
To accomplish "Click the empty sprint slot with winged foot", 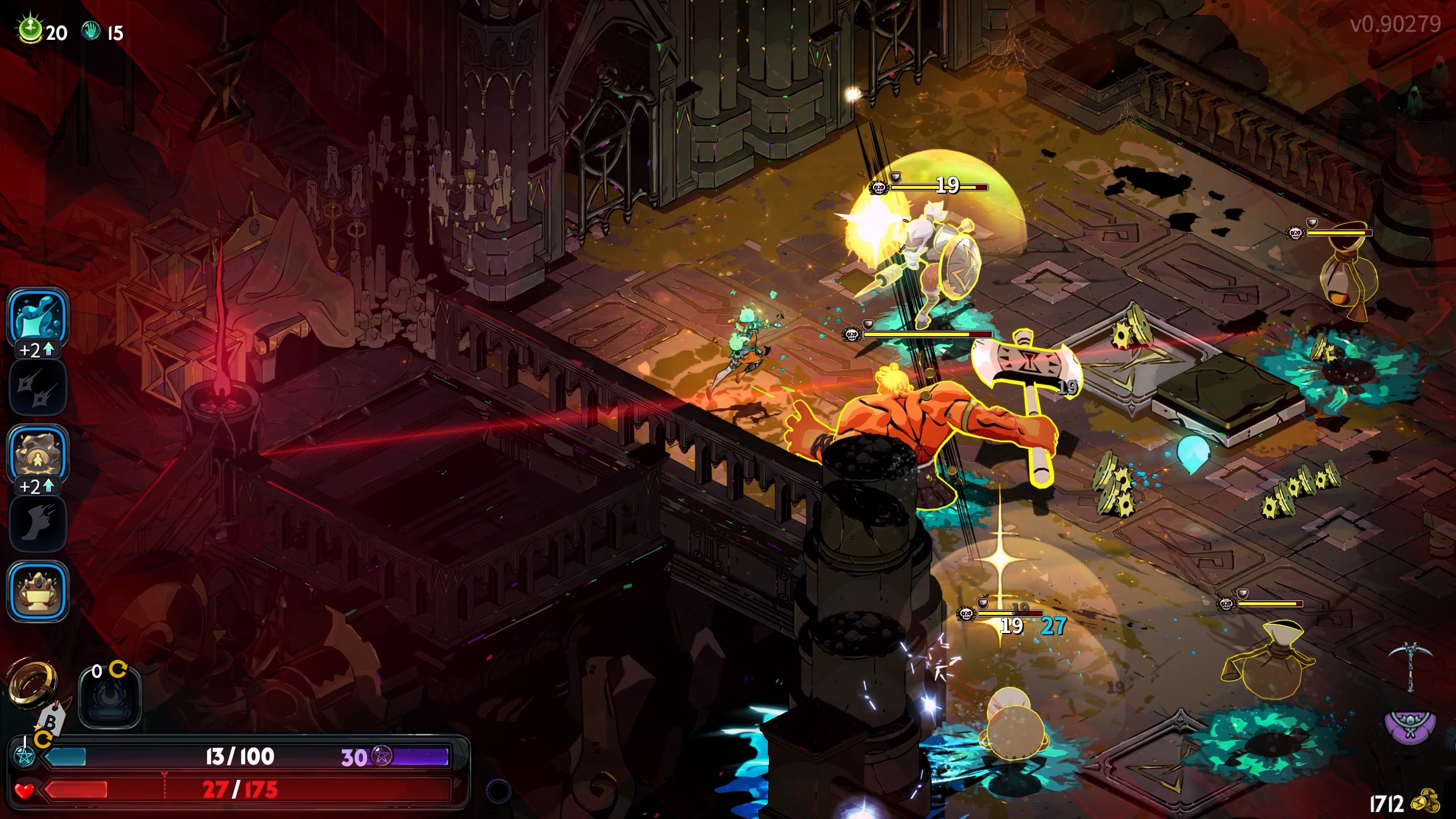I will [x=38, y=523].
